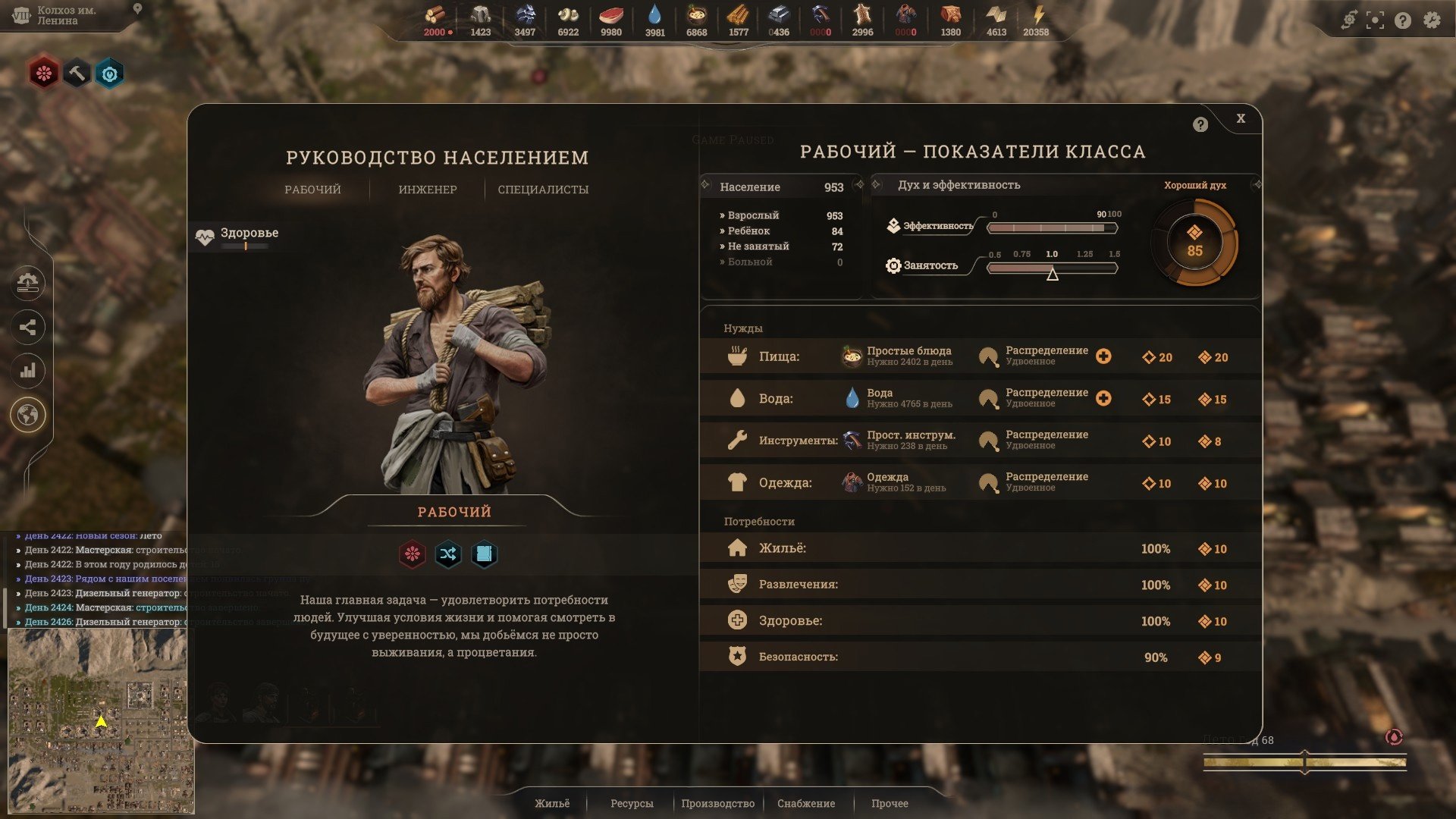Increase food distribution with plus button
The image size is (1456, 819).
(x=1103, y=356)
